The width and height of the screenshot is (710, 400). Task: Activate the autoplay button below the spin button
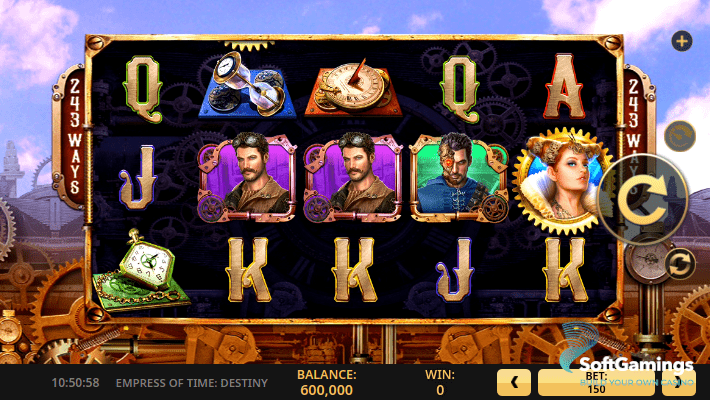(x=679, y=263)
